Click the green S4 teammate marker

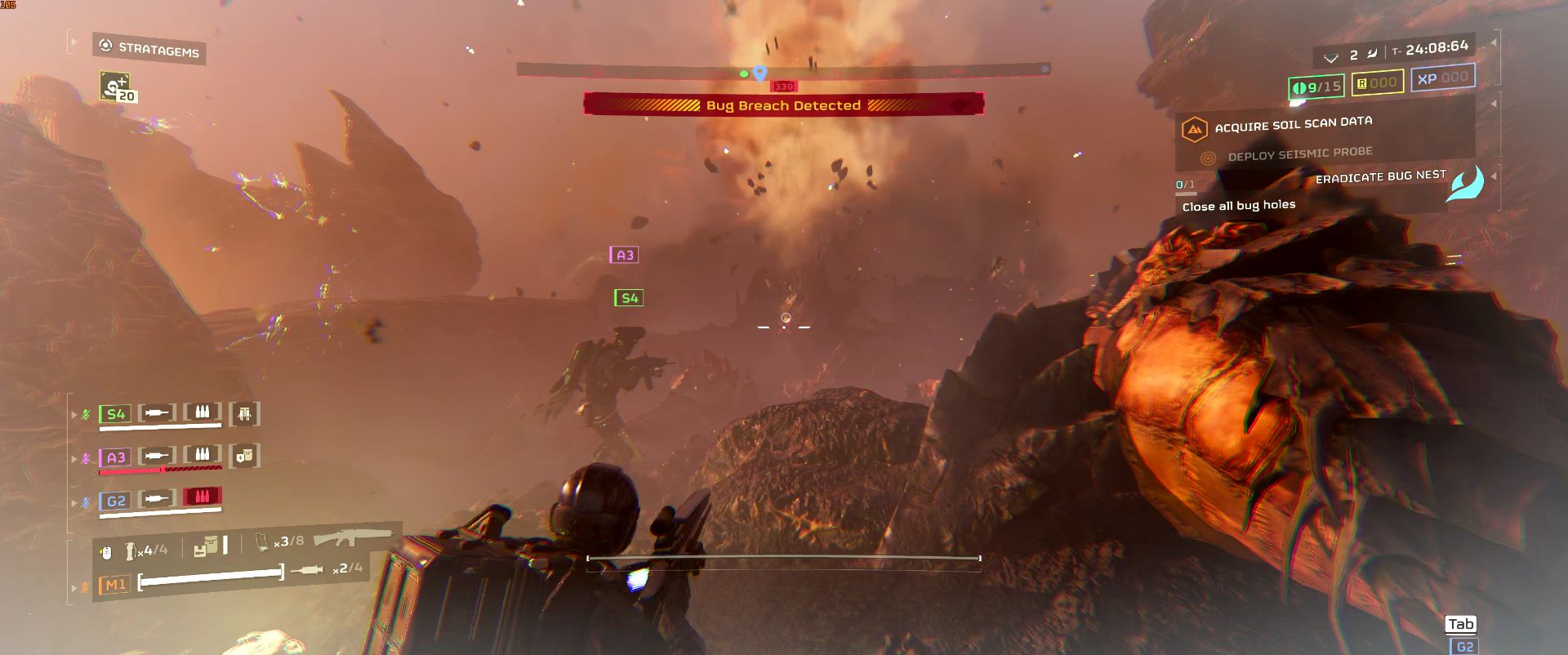629,298
